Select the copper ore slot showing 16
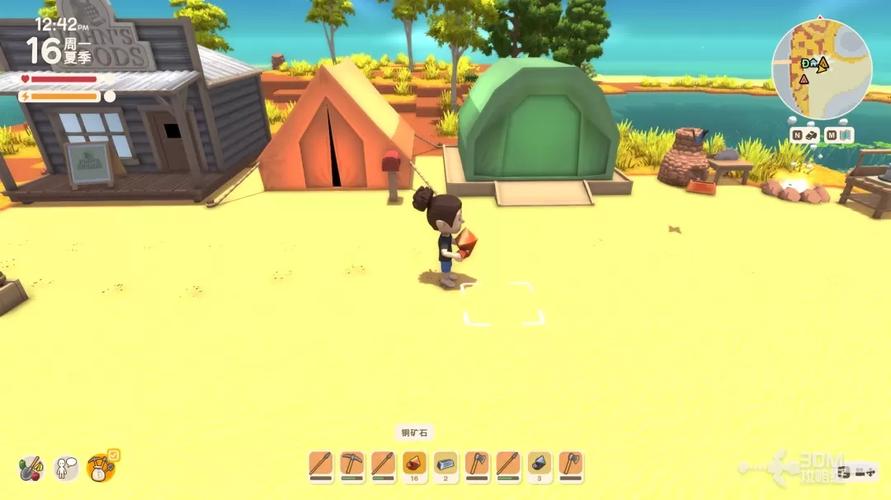The width and height of the screenshot is (891, 500). pos(414,465)
